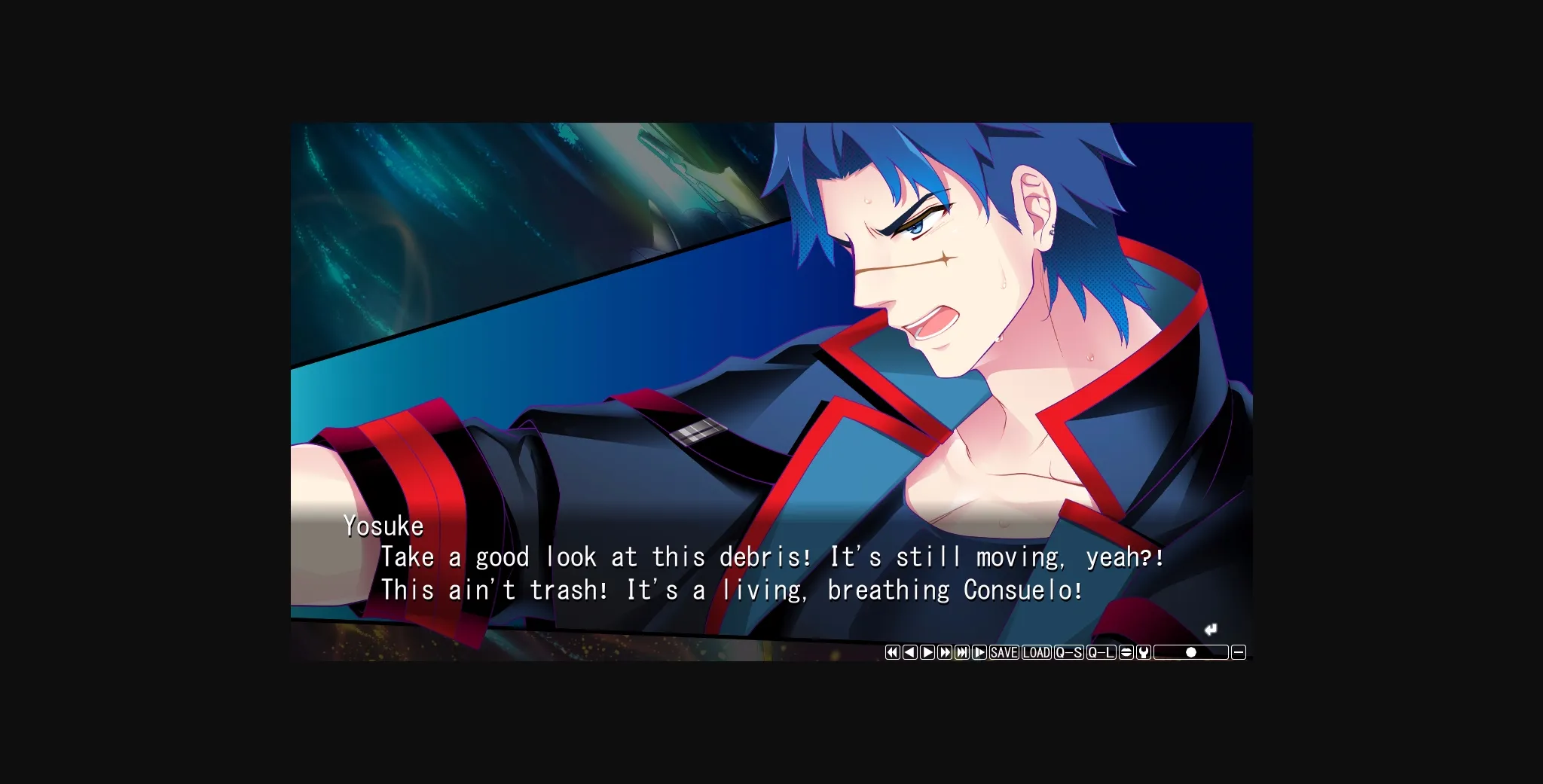This screenshot has height=784, width=1543.
Task: Open the settings with the wrench icon
Action: point(1144,652)
